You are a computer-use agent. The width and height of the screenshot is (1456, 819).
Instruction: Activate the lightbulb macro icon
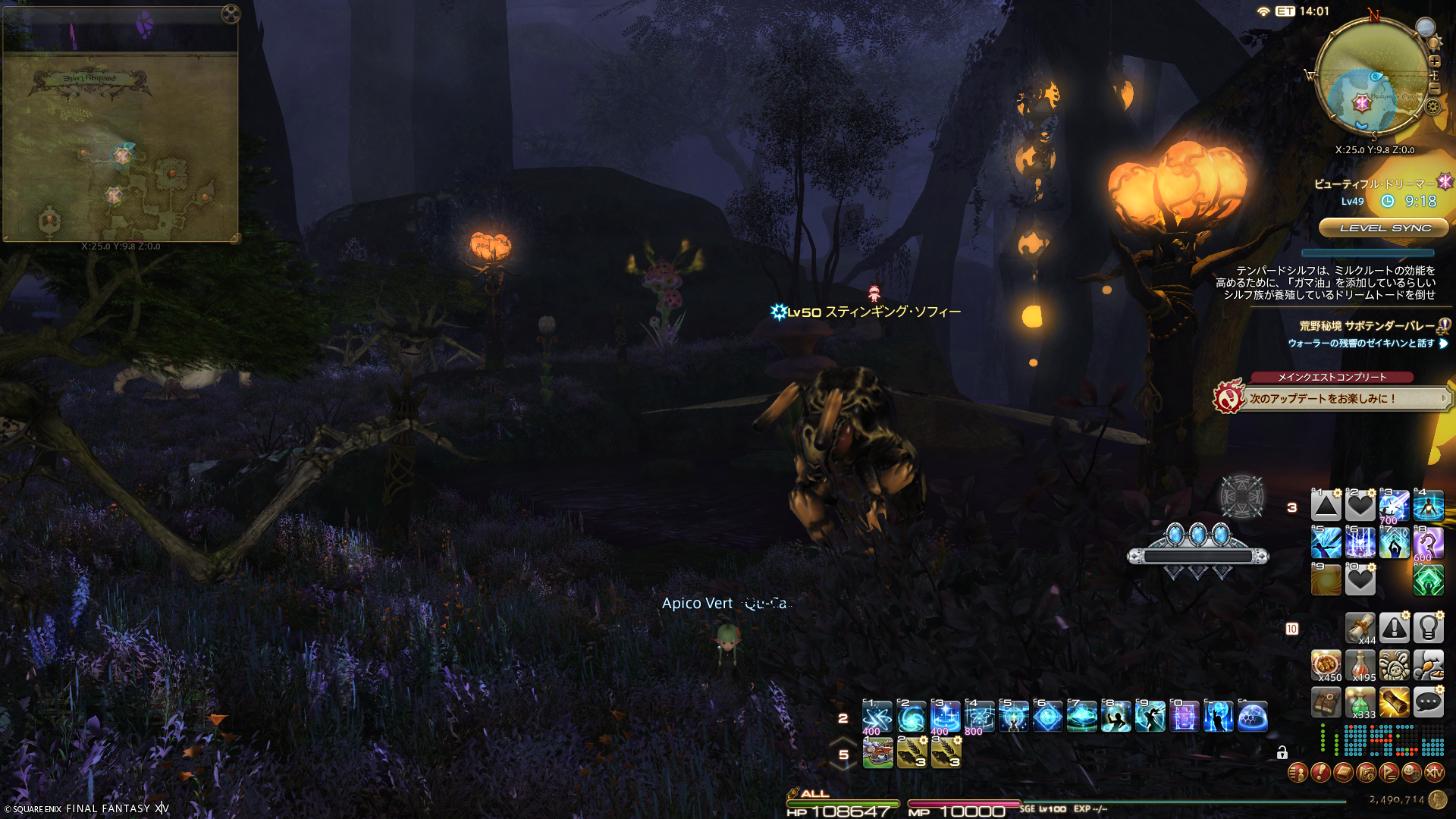pyautogui.click(x=1428, y=628)
